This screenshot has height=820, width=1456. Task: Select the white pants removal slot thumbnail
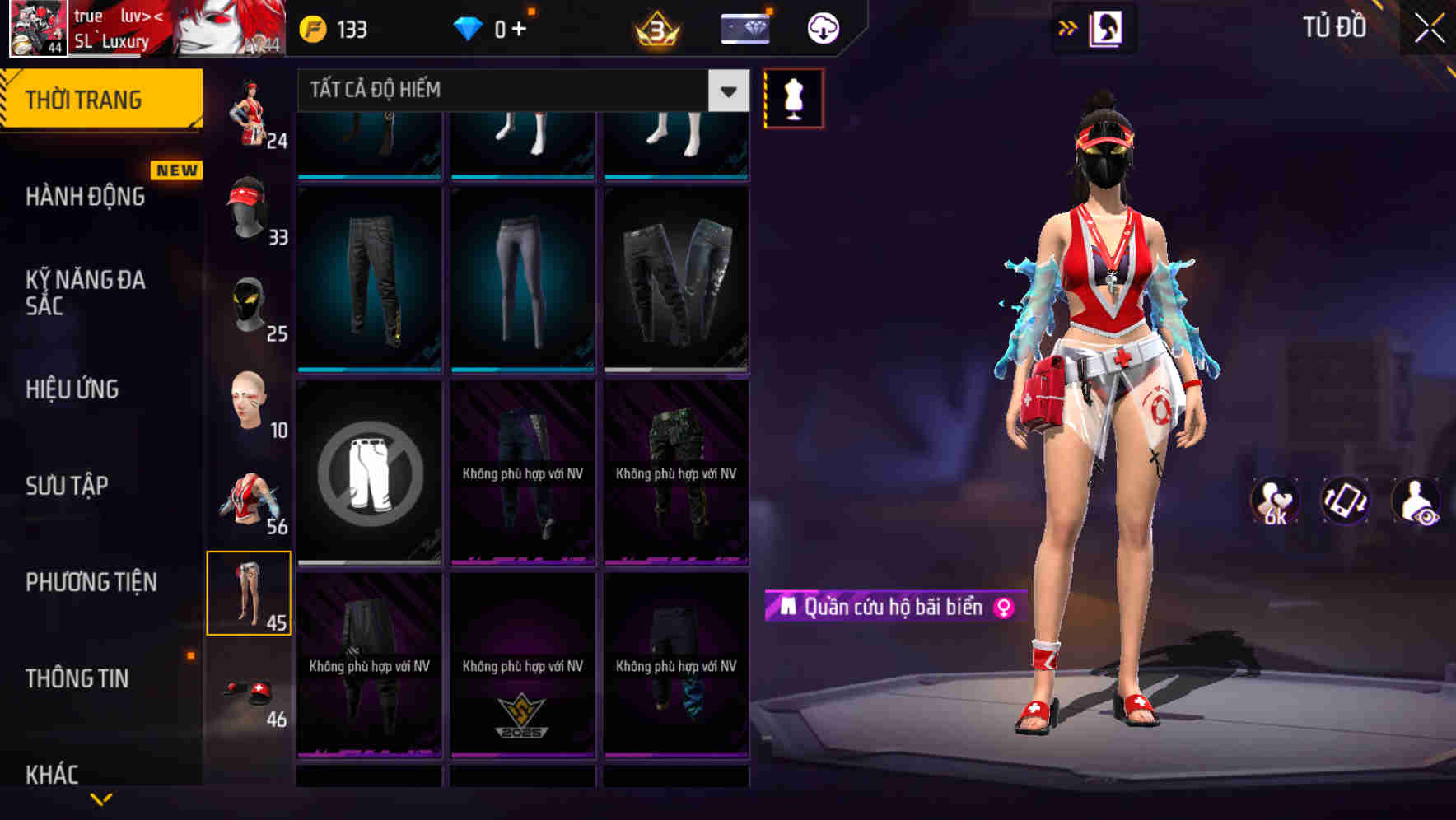pyautogui.click(x=369, y=472)
